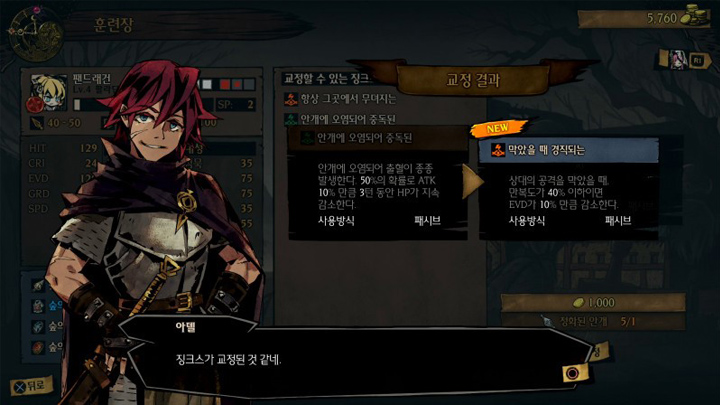Select the blonde character portrait in the stats panel
720x405 pixels.
tap(46, 87)
